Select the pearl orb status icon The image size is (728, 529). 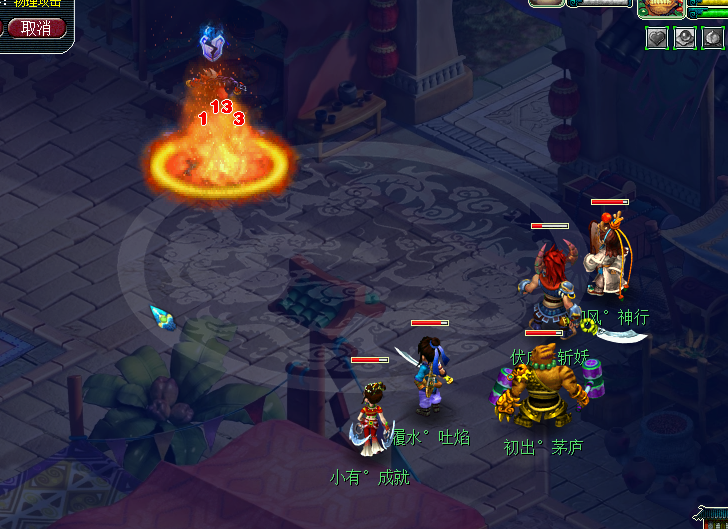pyautogui.click(x=684, y=38)
